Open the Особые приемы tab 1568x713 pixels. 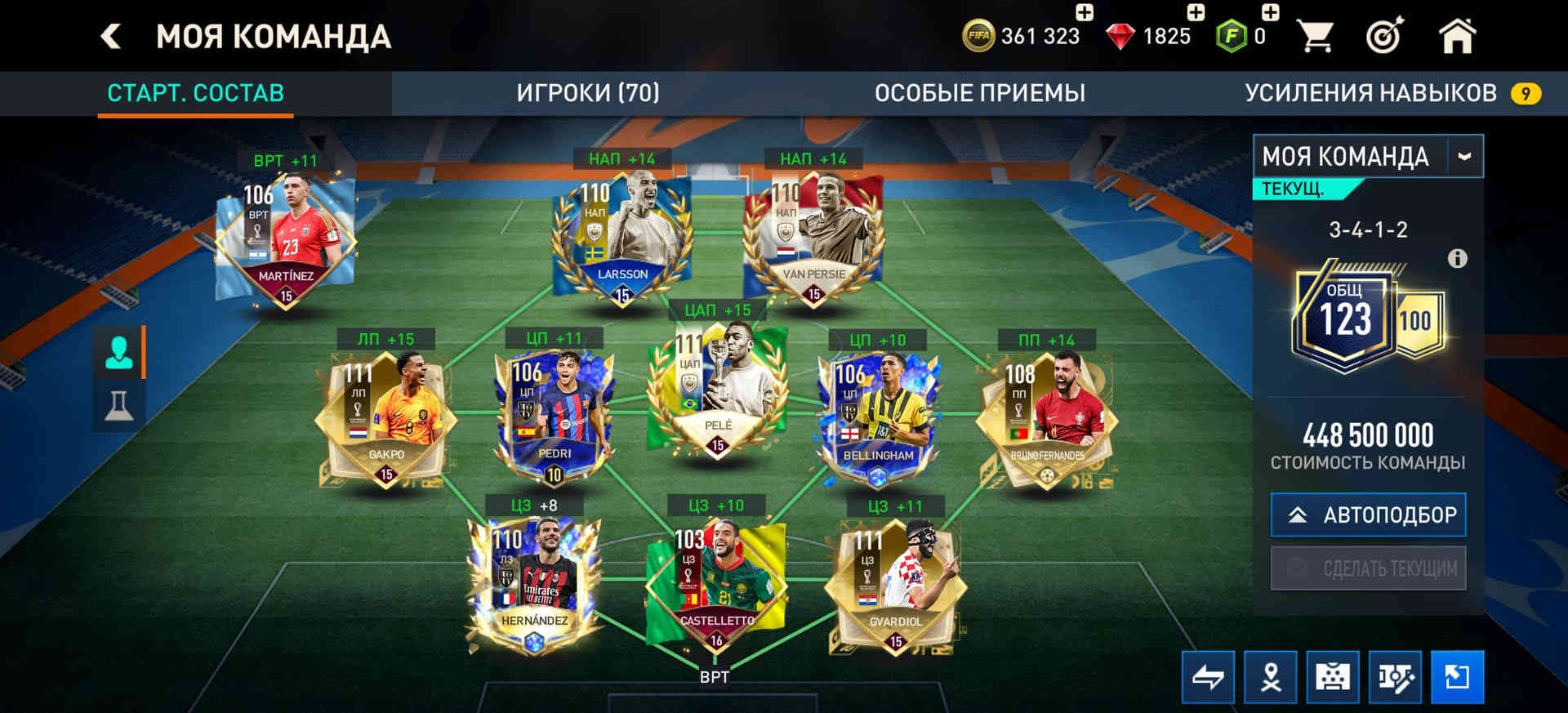point(979,93)
